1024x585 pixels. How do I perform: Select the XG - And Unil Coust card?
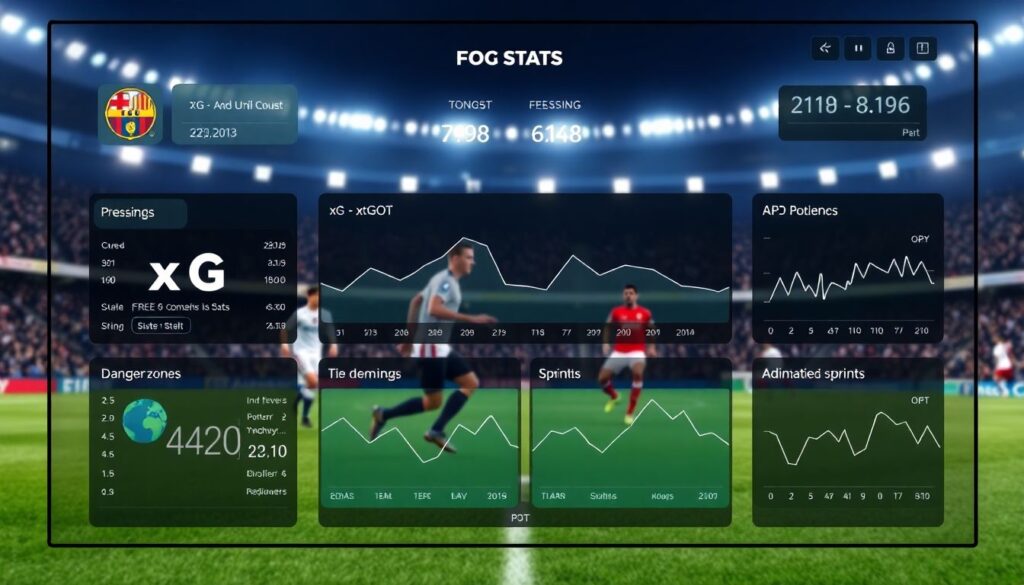pos(234,114)
